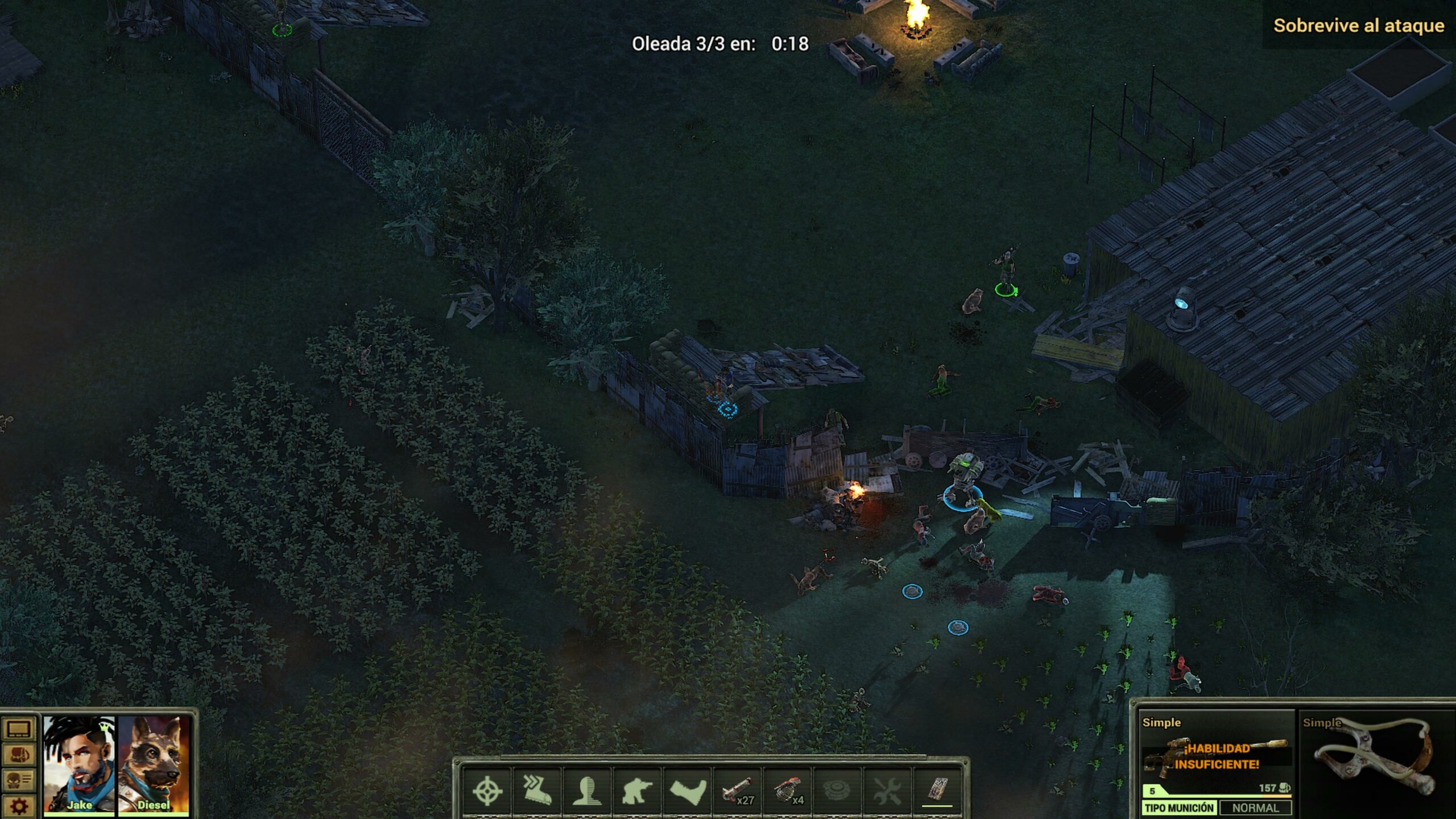Open the skull journal log button
1456x819 pixels.
19,780
